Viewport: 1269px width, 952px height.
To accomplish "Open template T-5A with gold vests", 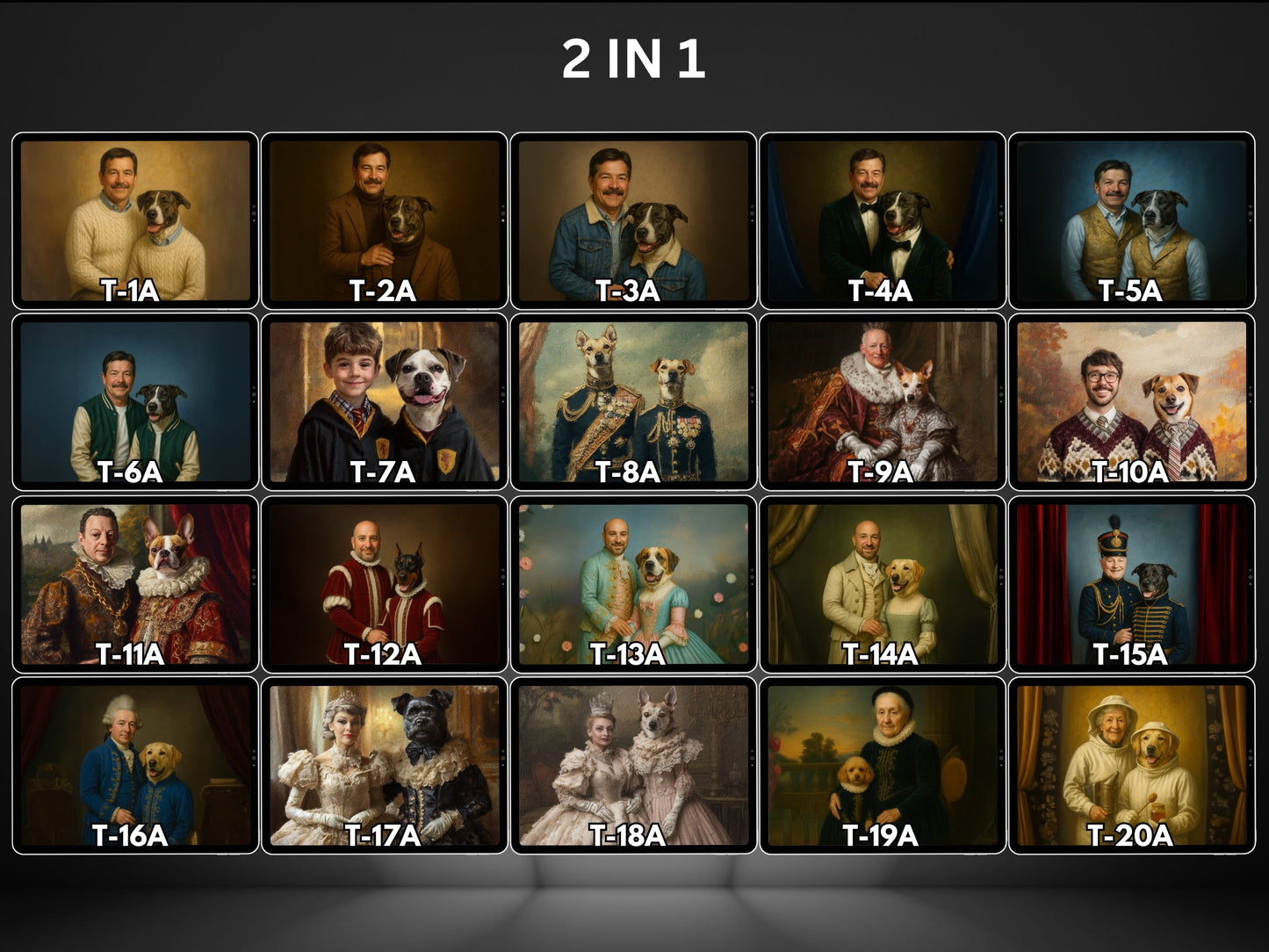I will [x=1131, y=220].
